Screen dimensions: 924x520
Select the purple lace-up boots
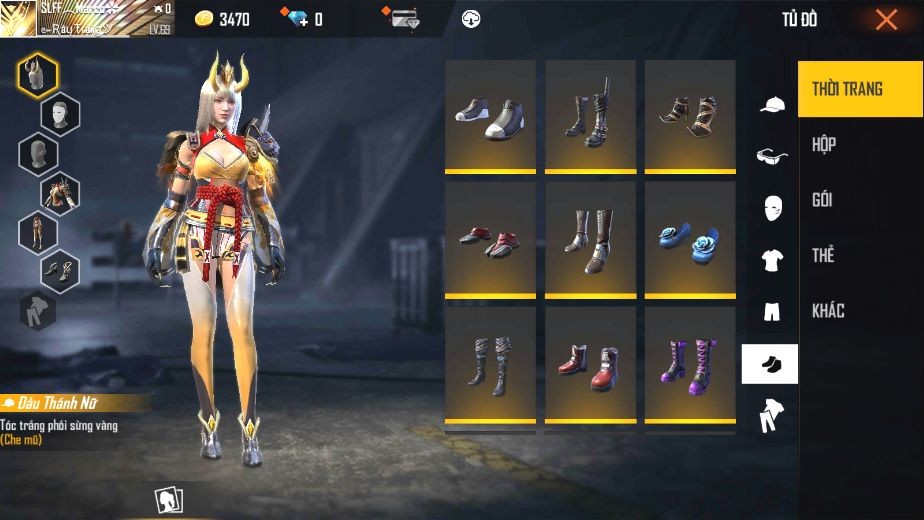(x=690, y=365)
